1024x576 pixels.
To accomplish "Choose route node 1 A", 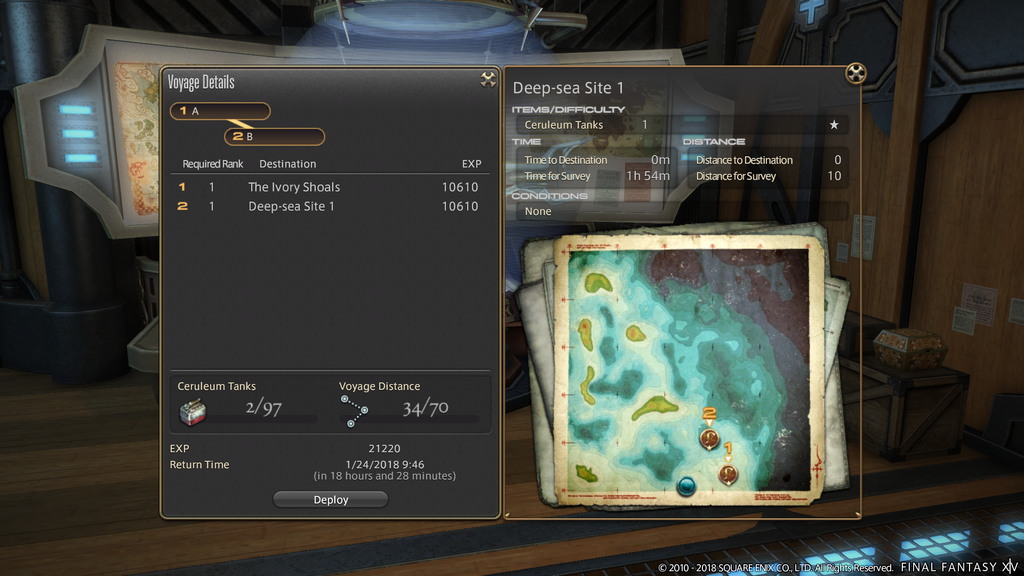I will (220, 111).
